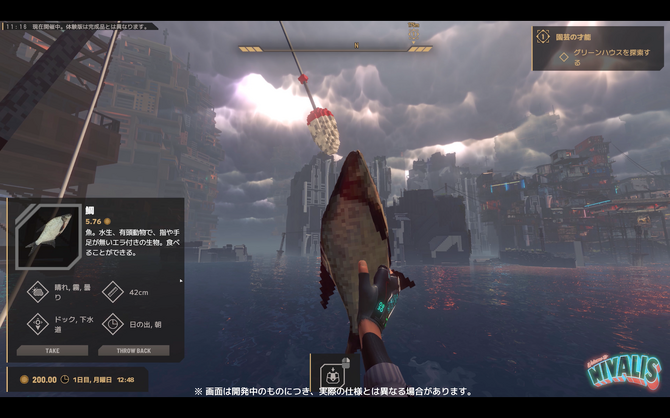
Task: Click the fish length ruler icon
Action: click(x=112, y=292)
